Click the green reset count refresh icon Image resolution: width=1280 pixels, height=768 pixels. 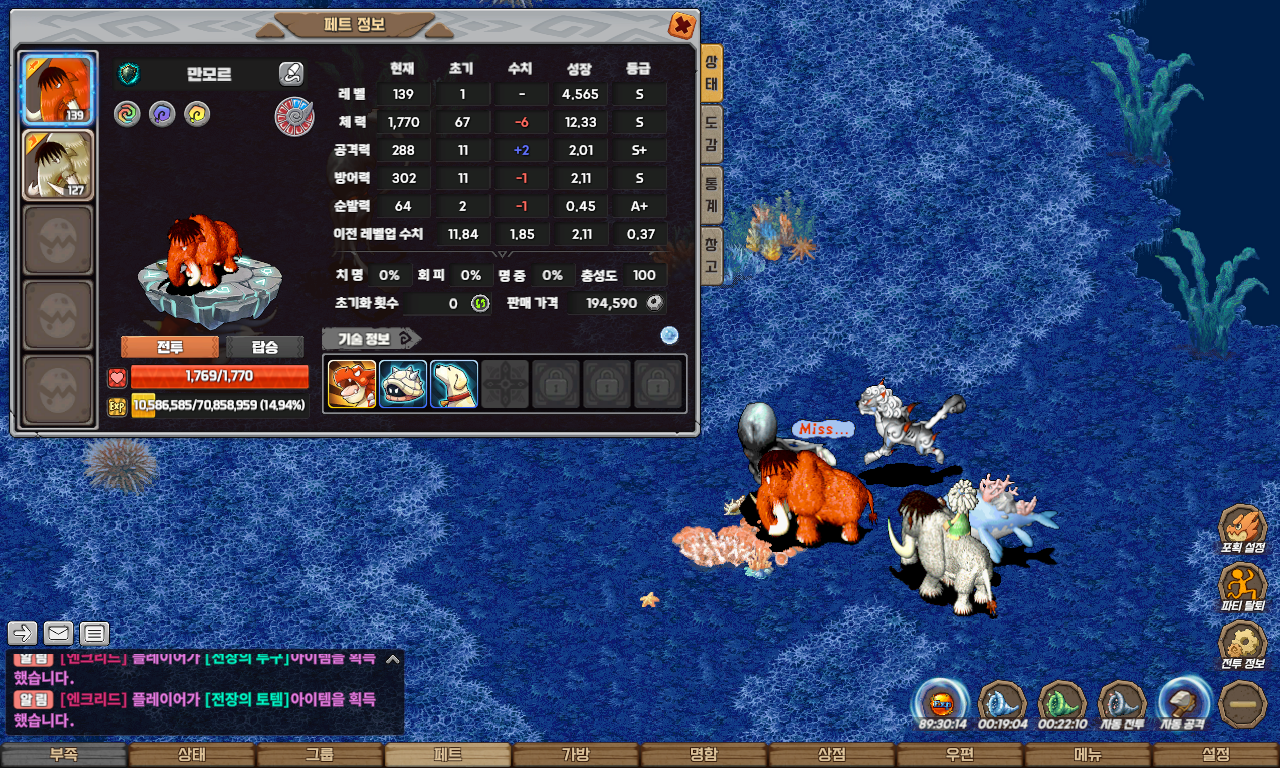(x=480, y=303)
